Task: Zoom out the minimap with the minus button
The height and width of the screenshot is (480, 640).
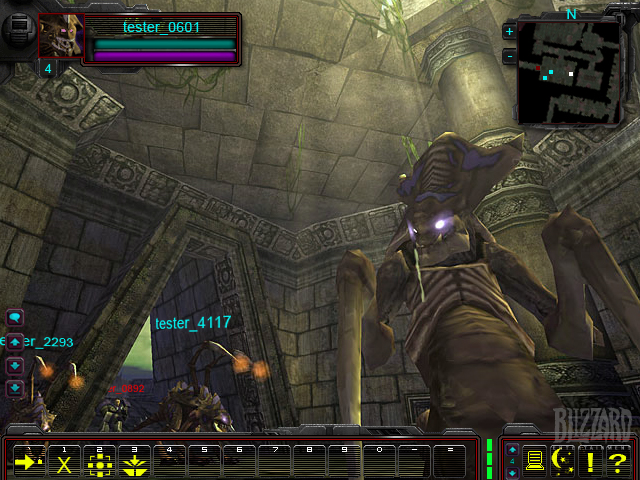Action: click(509, 55)
